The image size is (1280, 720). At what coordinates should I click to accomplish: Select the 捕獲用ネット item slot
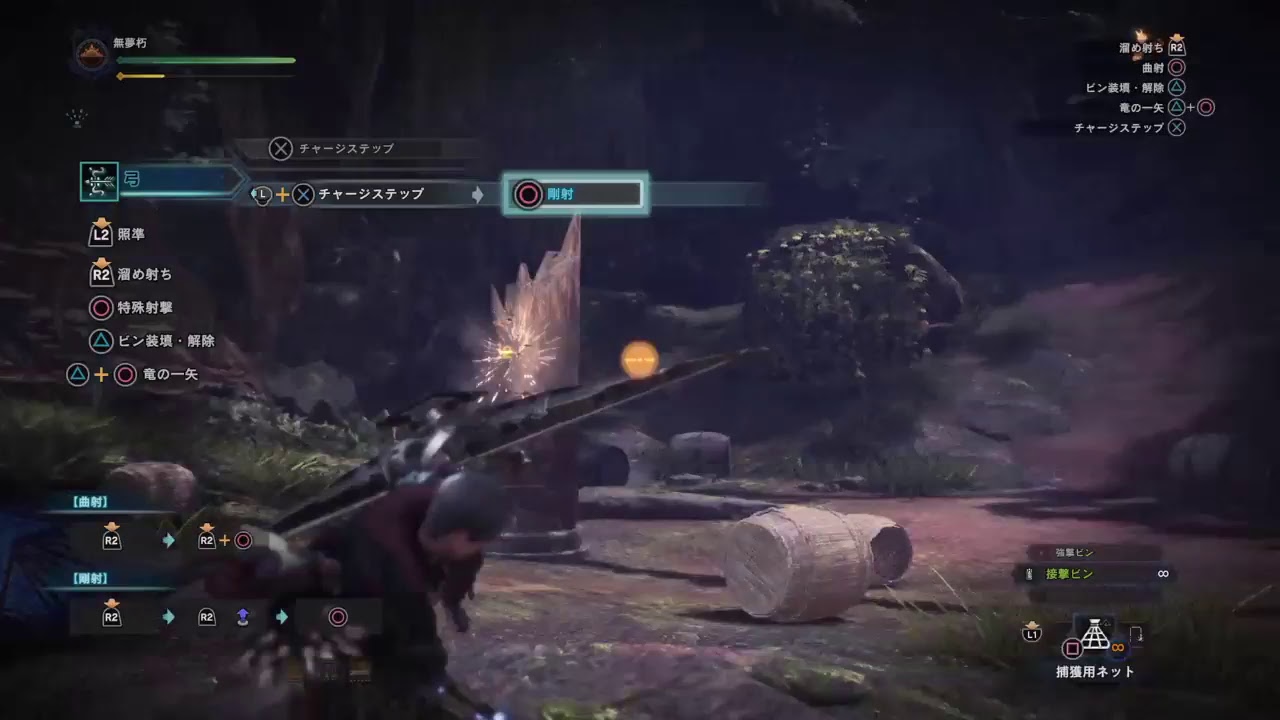click(1096, 636)
